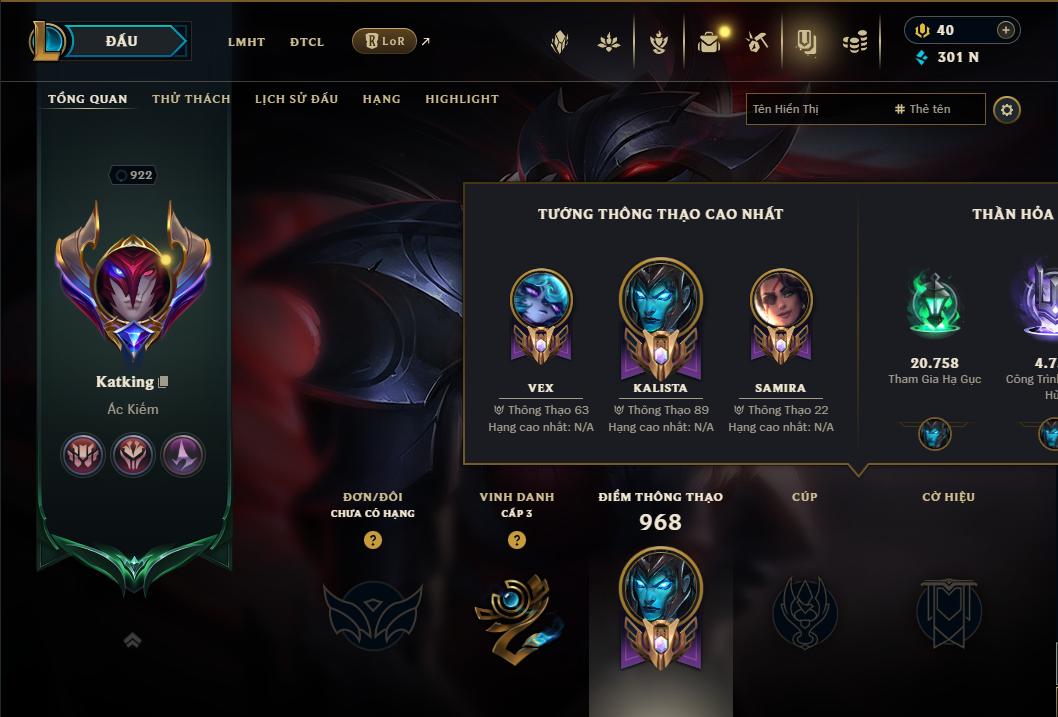Open the VINH DANH honor emblem

point(516,610)
